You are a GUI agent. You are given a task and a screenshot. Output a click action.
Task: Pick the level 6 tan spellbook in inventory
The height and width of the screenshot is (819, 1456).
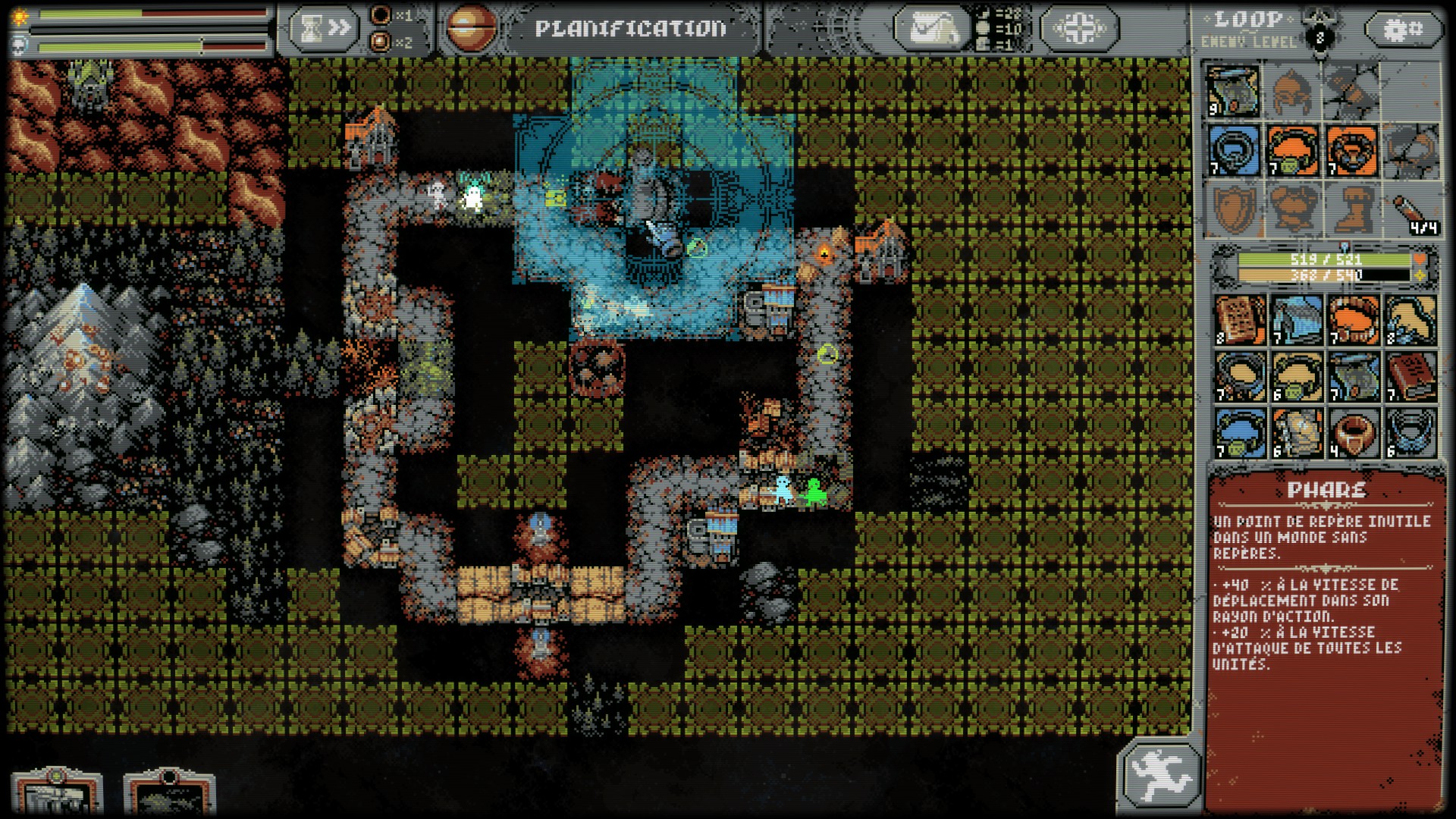click(1298, 434)
